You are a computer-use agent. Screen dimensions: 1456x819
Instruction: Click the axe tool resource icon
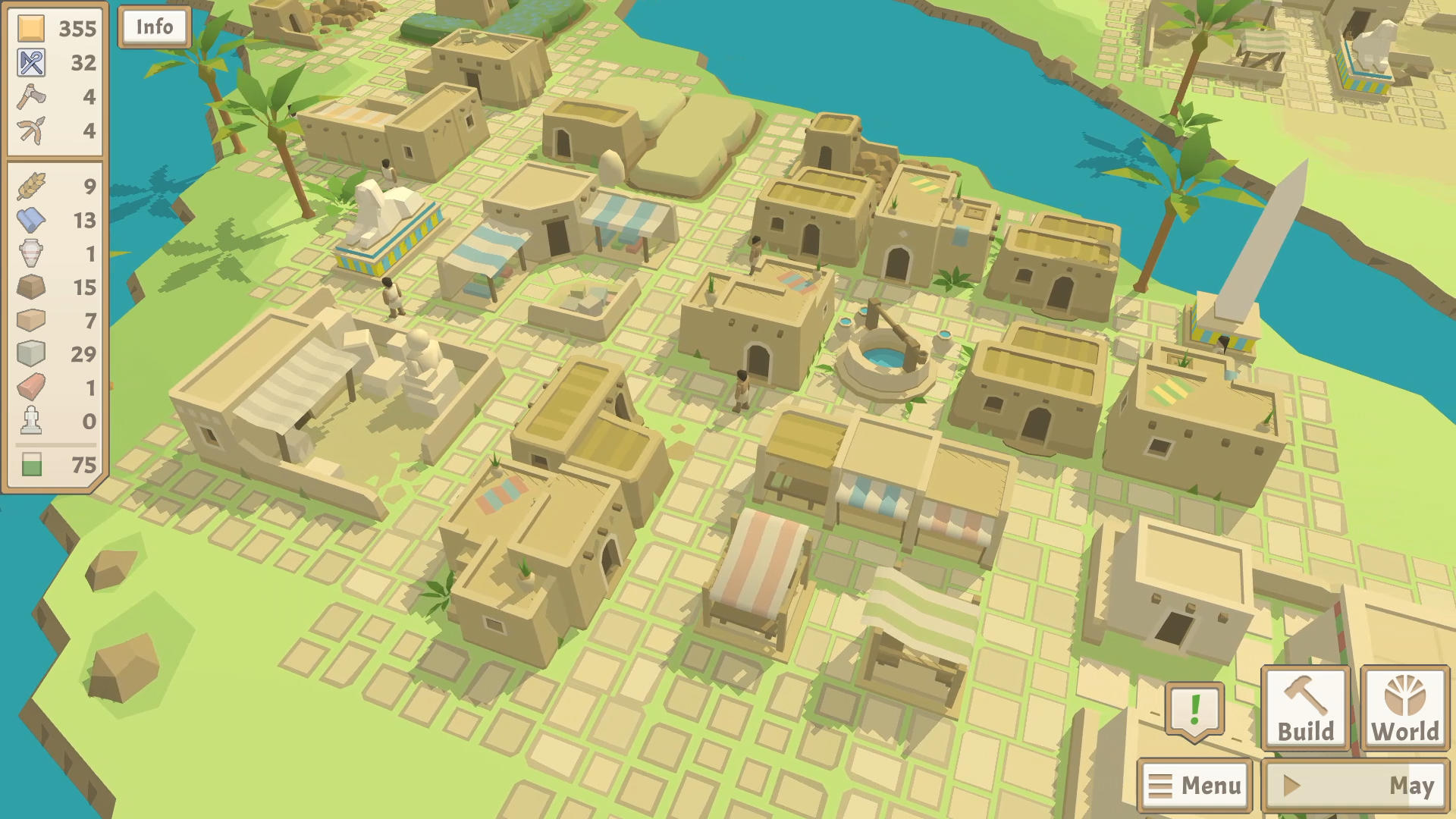30,96
